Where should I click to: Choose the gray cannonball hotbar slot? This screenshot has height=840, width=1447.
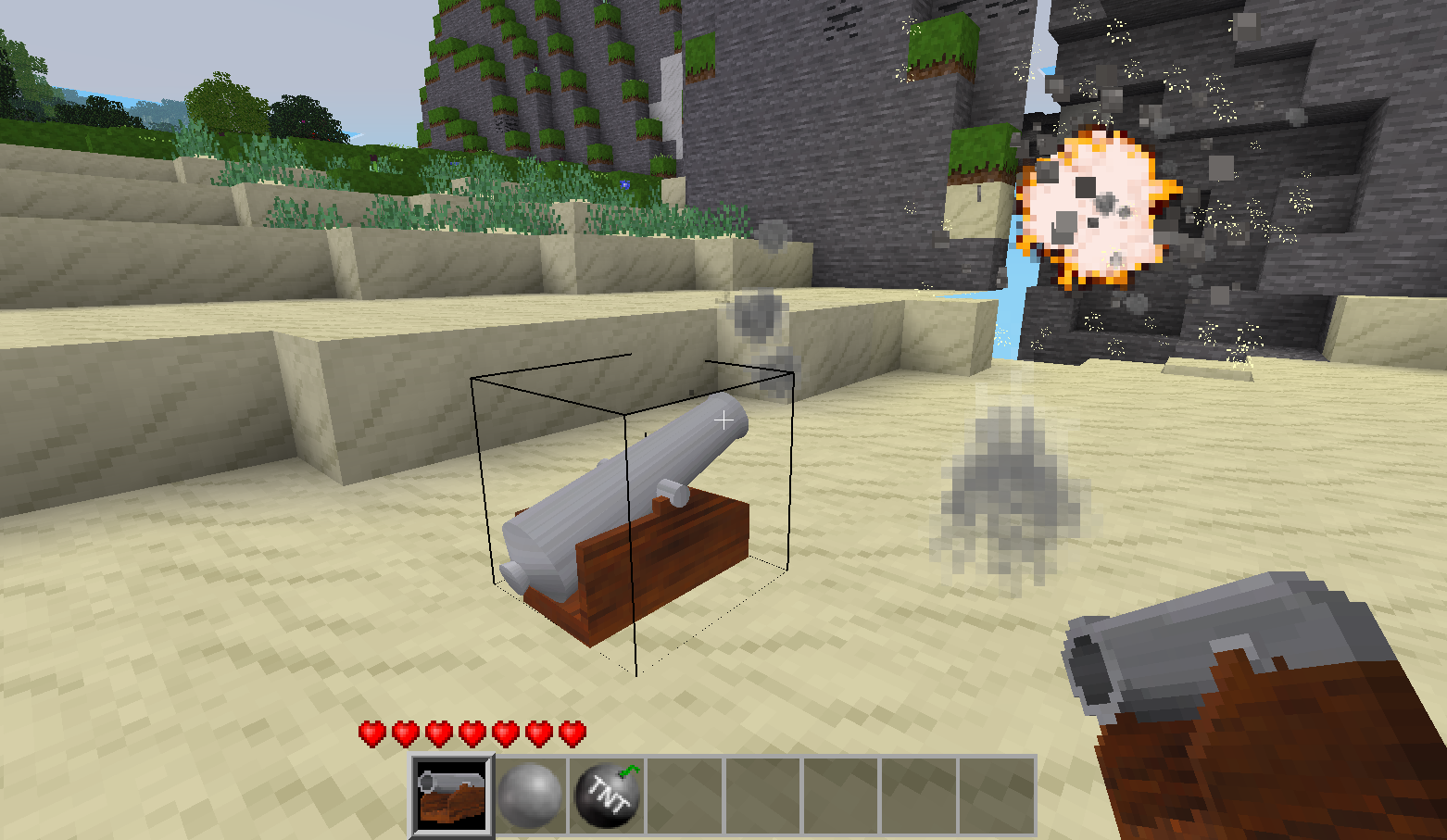pos(530,796)
